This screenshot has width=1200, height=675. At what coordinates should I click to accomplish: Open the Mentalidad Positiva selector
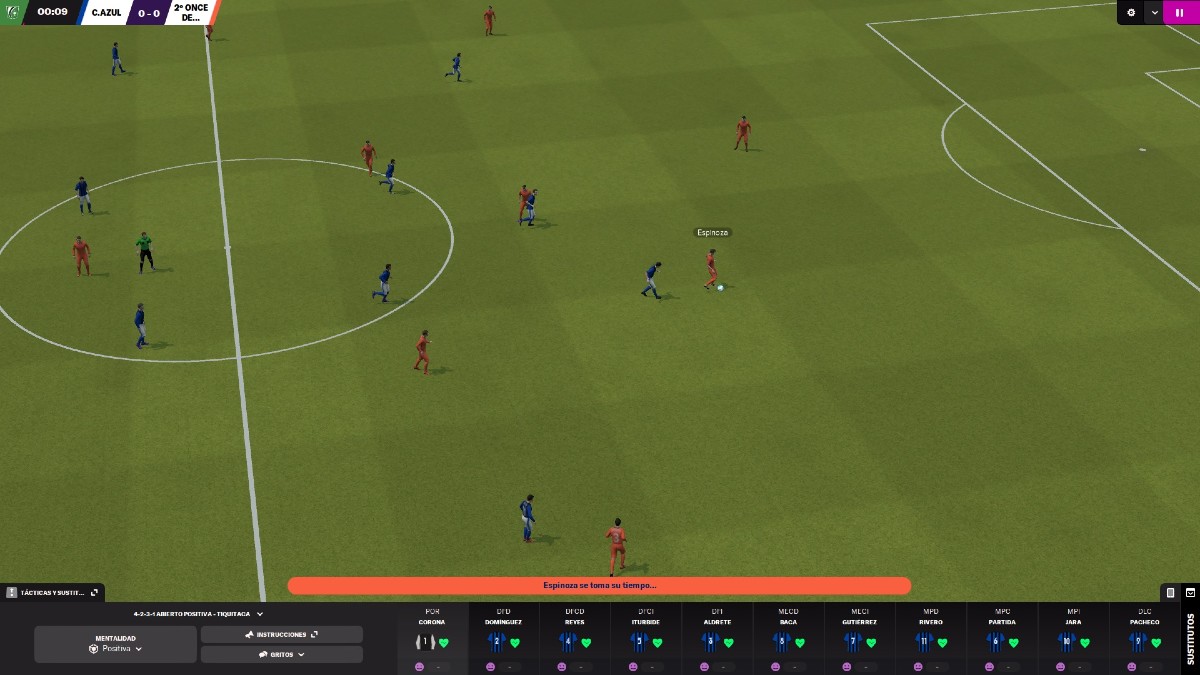pos(115,644)
